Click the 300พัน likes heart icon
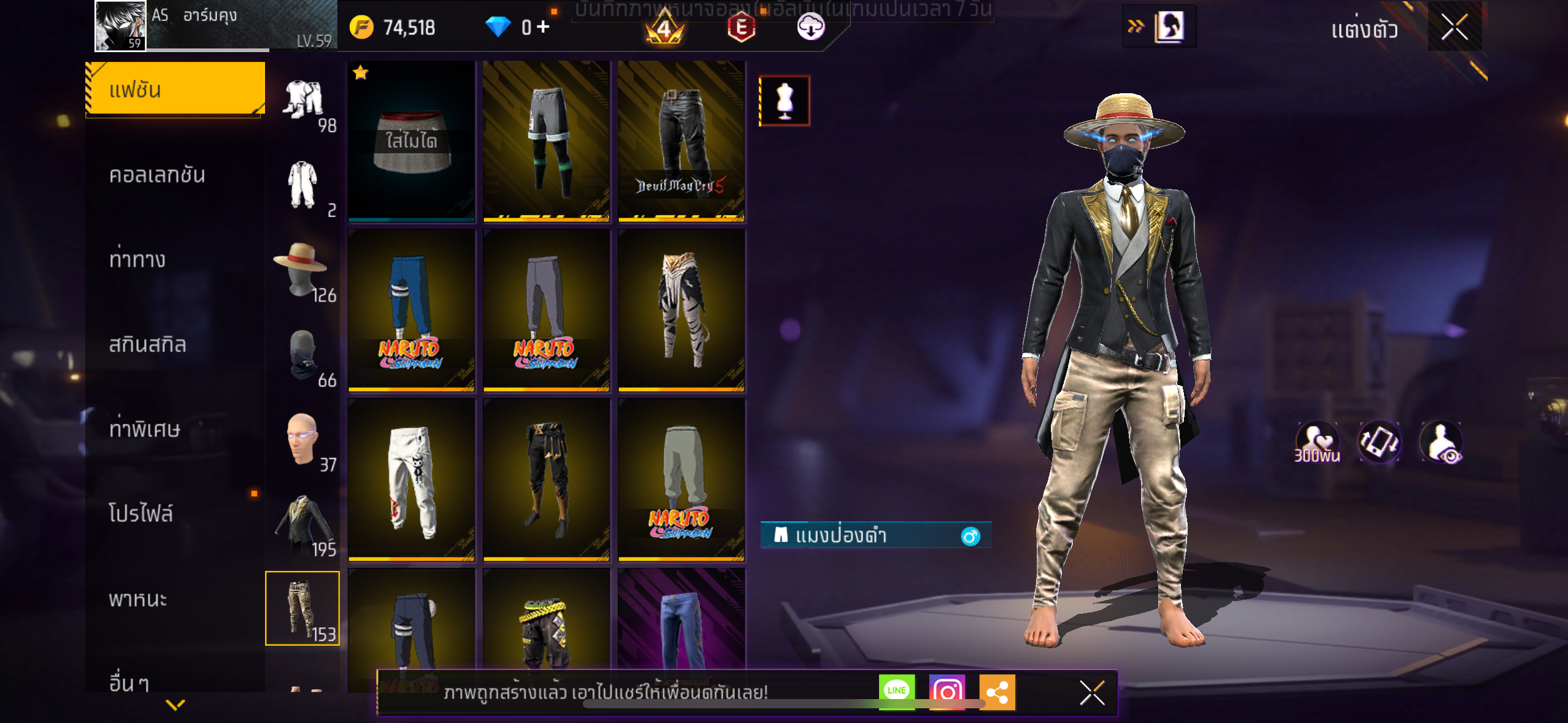1568x723 pixels. click(1317, 442)
